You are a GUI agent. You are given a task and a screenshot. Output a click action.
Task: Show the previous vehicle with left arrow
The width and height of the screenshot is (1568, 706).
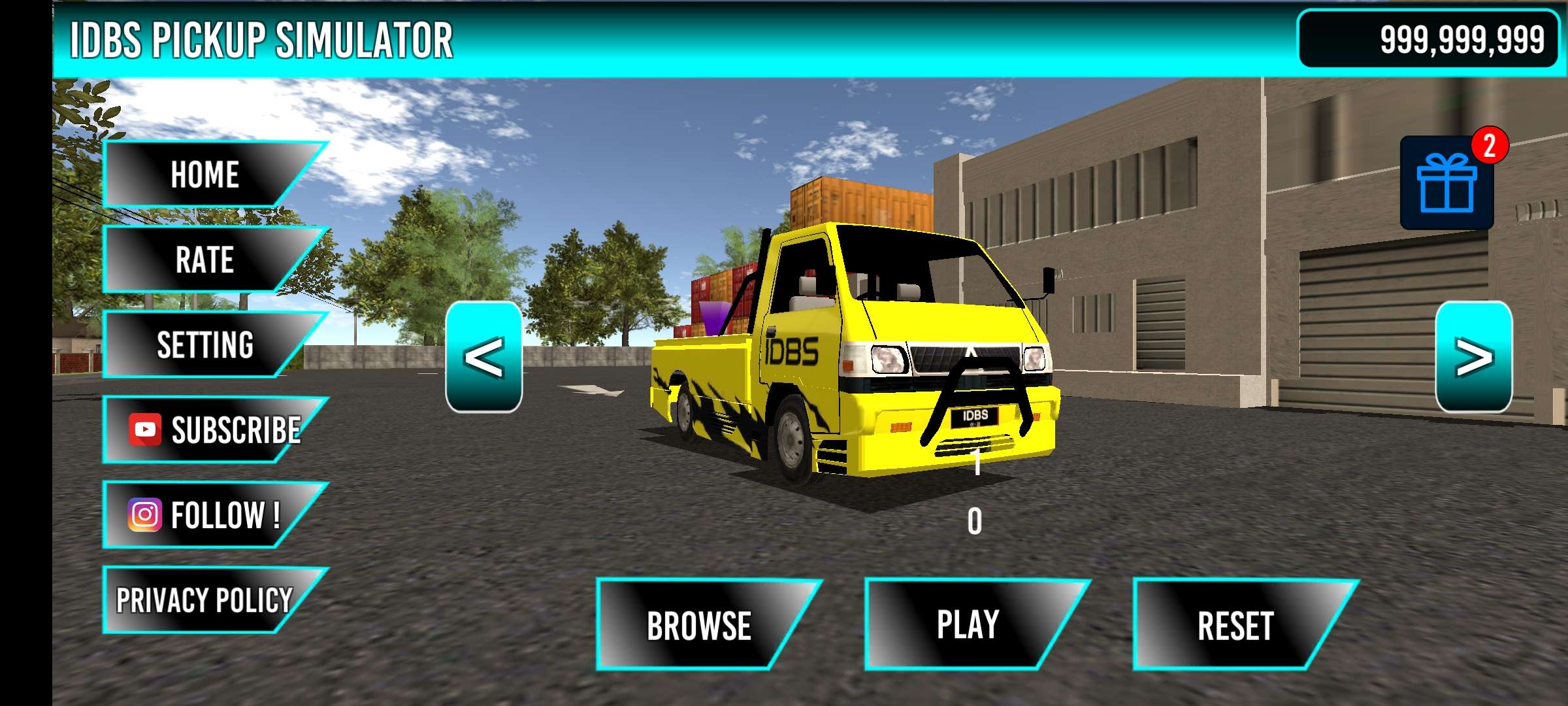483,357
